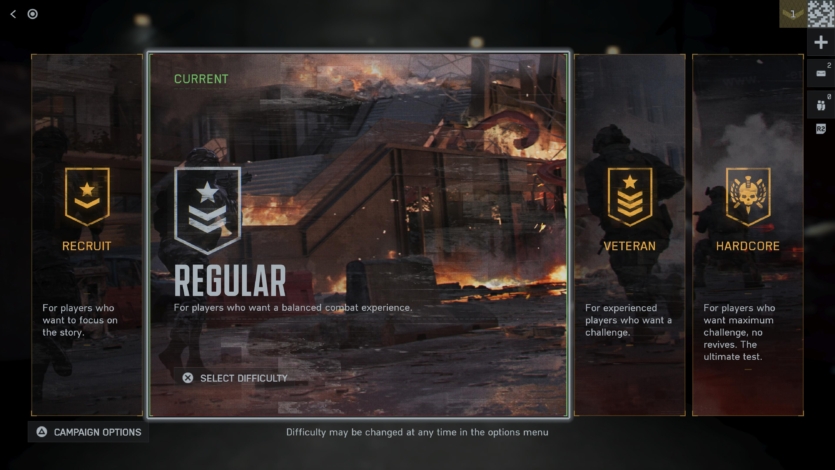Confirm with the Select Difficulty button
The height and width of the screenshot is (470, 835).
235,378
